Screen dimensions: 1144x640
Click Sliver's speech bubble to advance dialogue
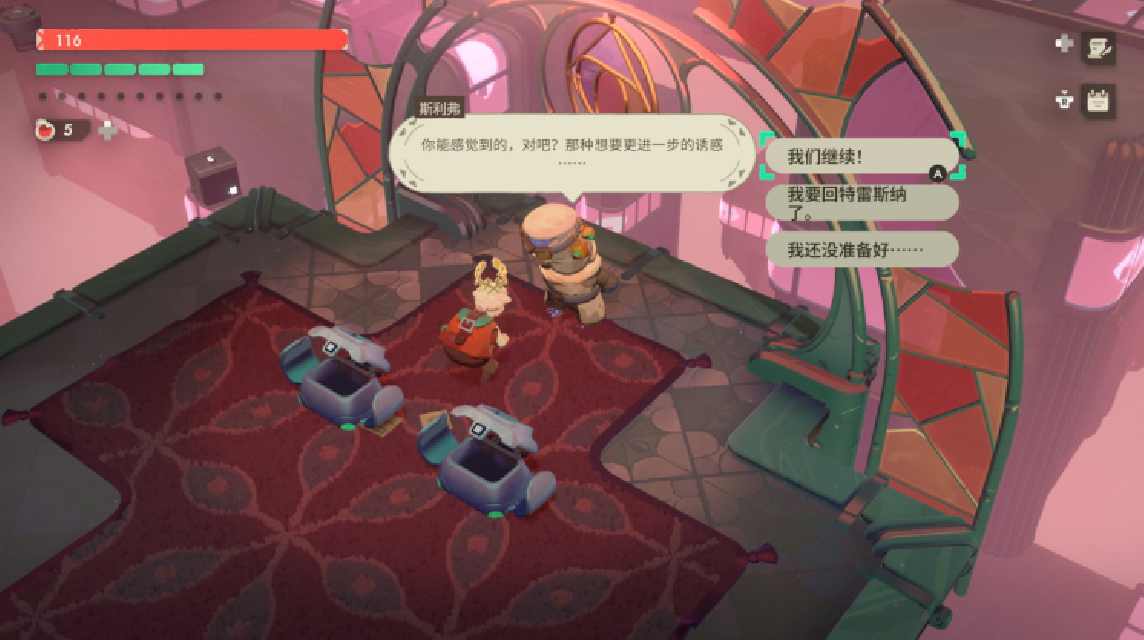coord(570,152)
